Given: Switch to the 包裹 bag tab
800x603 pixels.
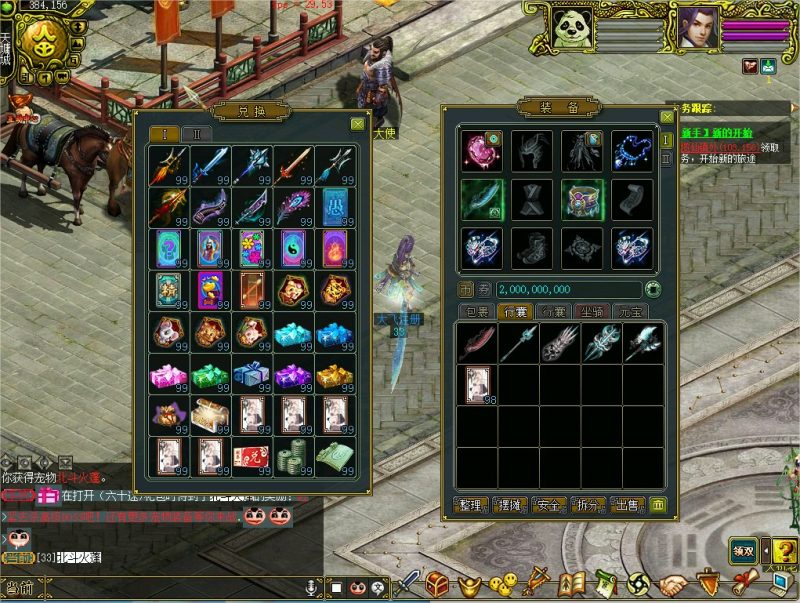Looking at the screenshot, I should tap(476, 312).
